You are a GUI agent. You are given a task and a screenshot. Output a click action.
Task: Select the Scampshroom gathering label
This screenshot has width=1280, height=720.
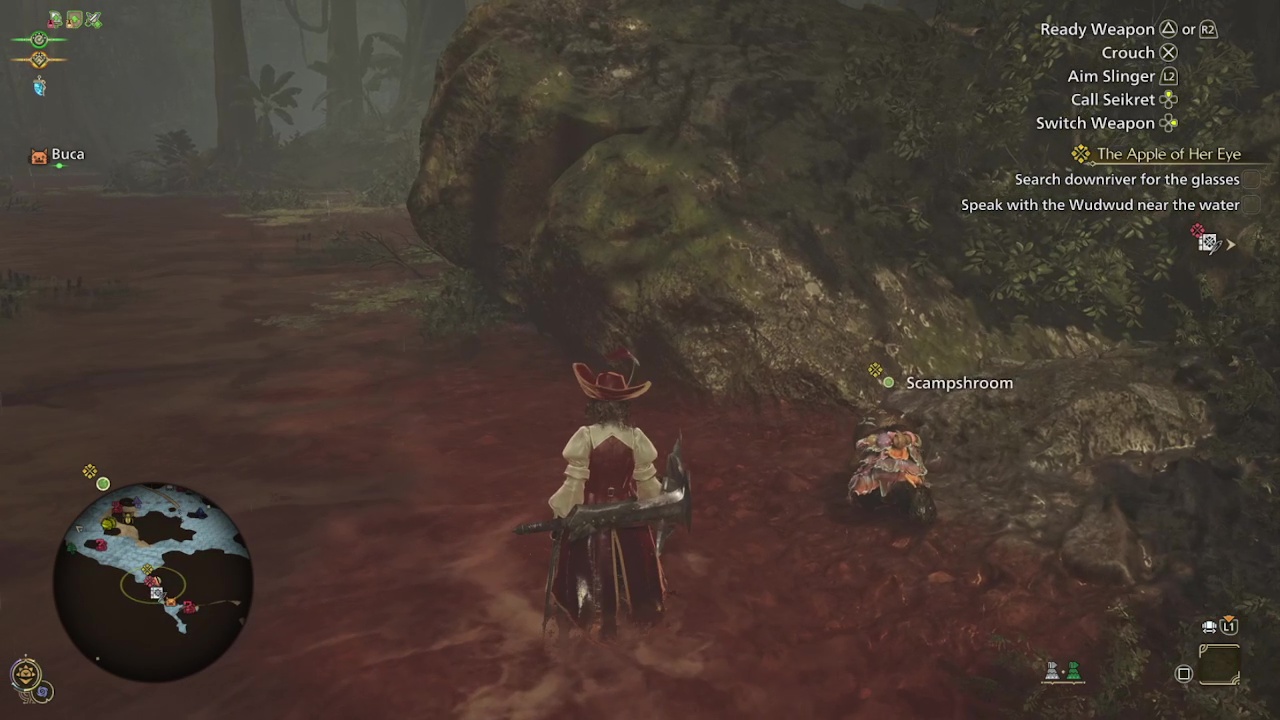point(958,383)
